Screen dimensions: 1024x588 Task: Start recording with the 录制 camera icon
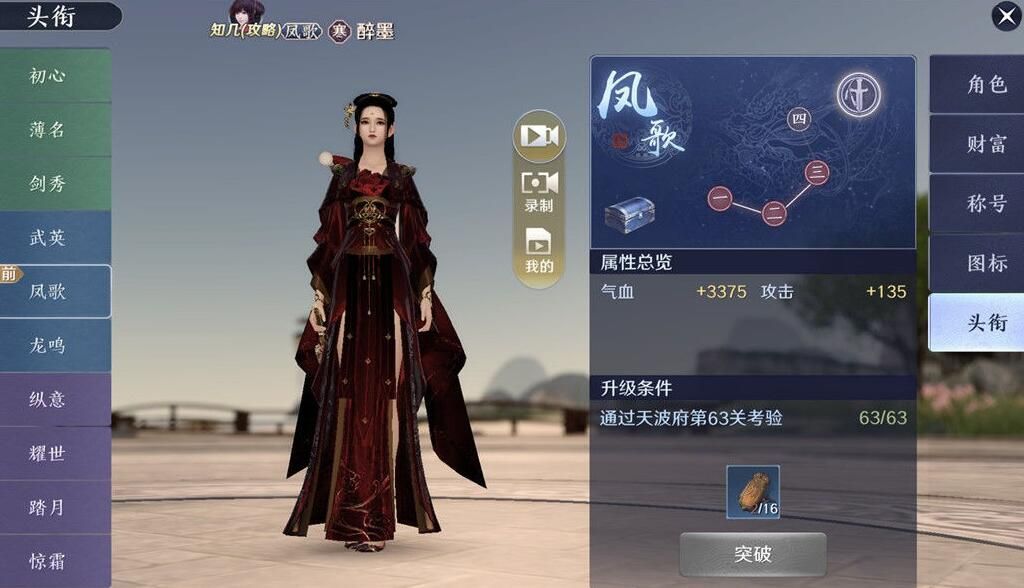(539, 188)
